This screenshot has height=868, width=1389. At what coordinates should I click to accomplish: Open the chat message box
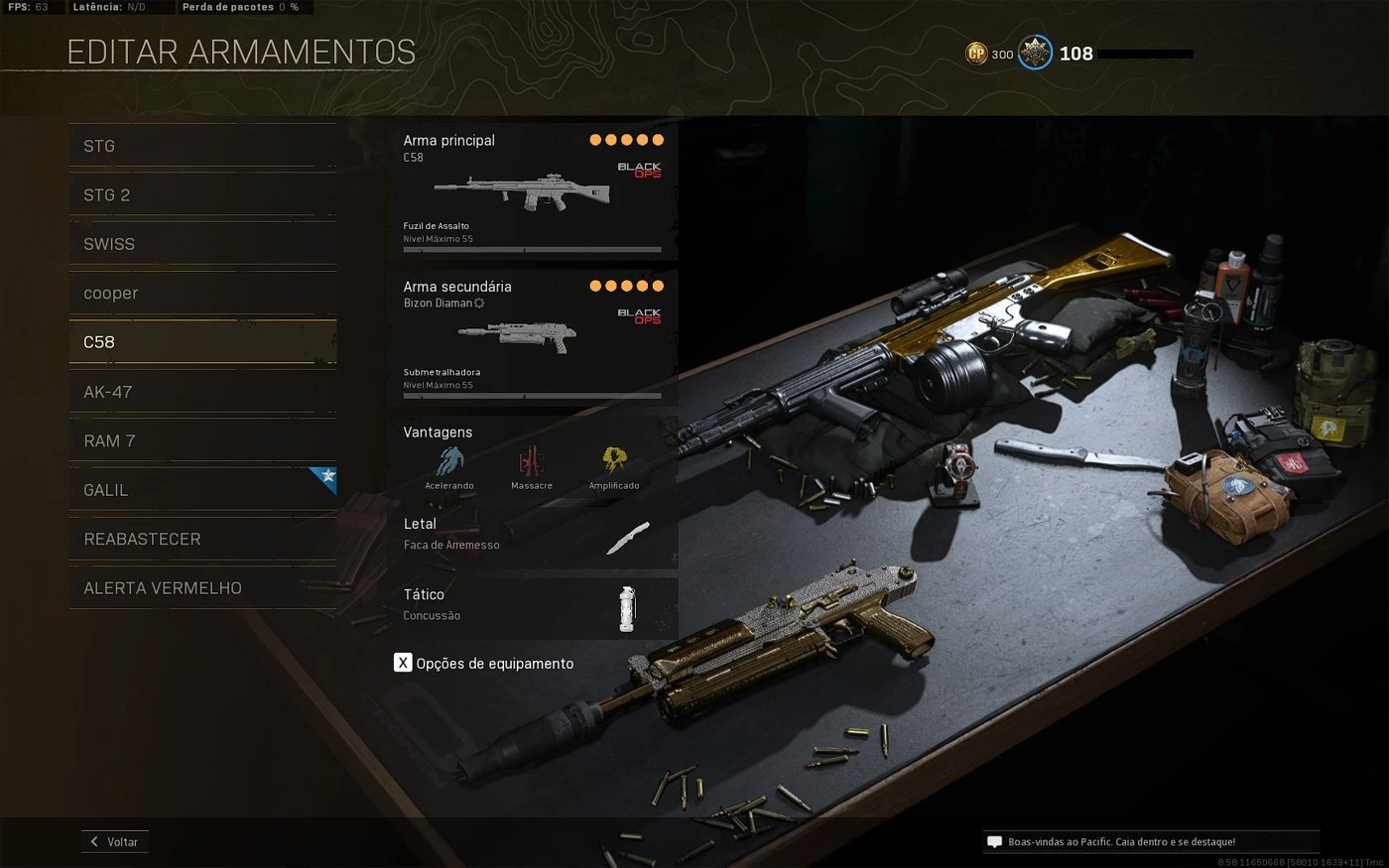1150,842
